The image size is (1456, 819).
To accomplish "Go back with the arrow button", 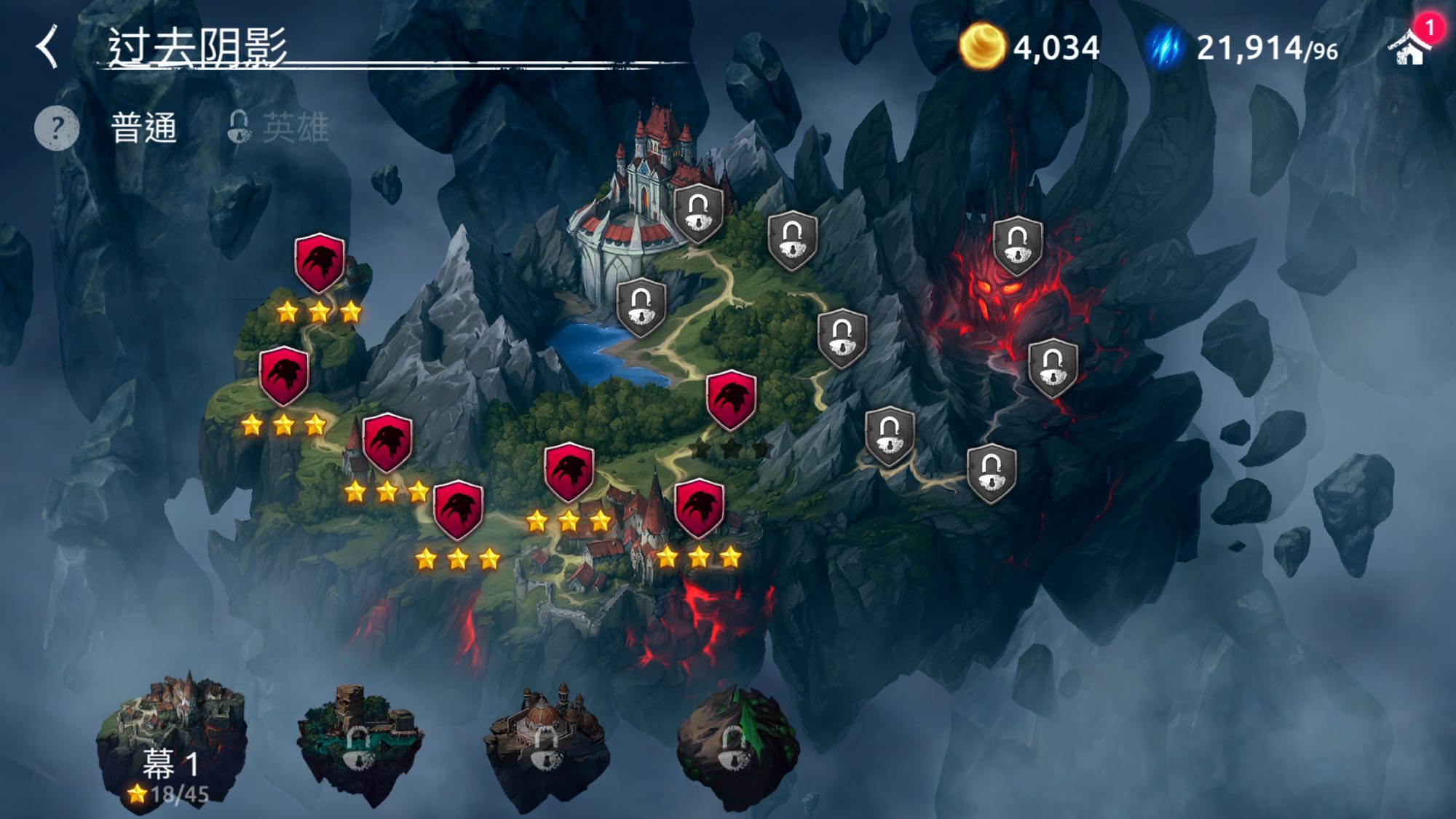I will tap(48, 47).
